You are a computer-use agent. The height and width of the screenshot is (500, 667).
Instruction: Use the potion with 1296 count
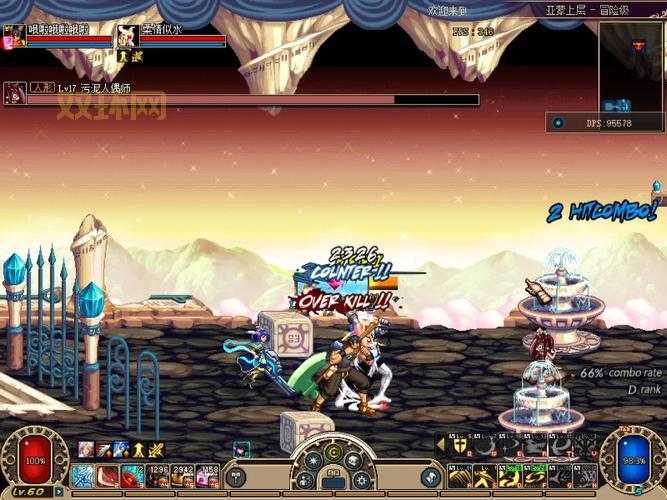[158, 476]
